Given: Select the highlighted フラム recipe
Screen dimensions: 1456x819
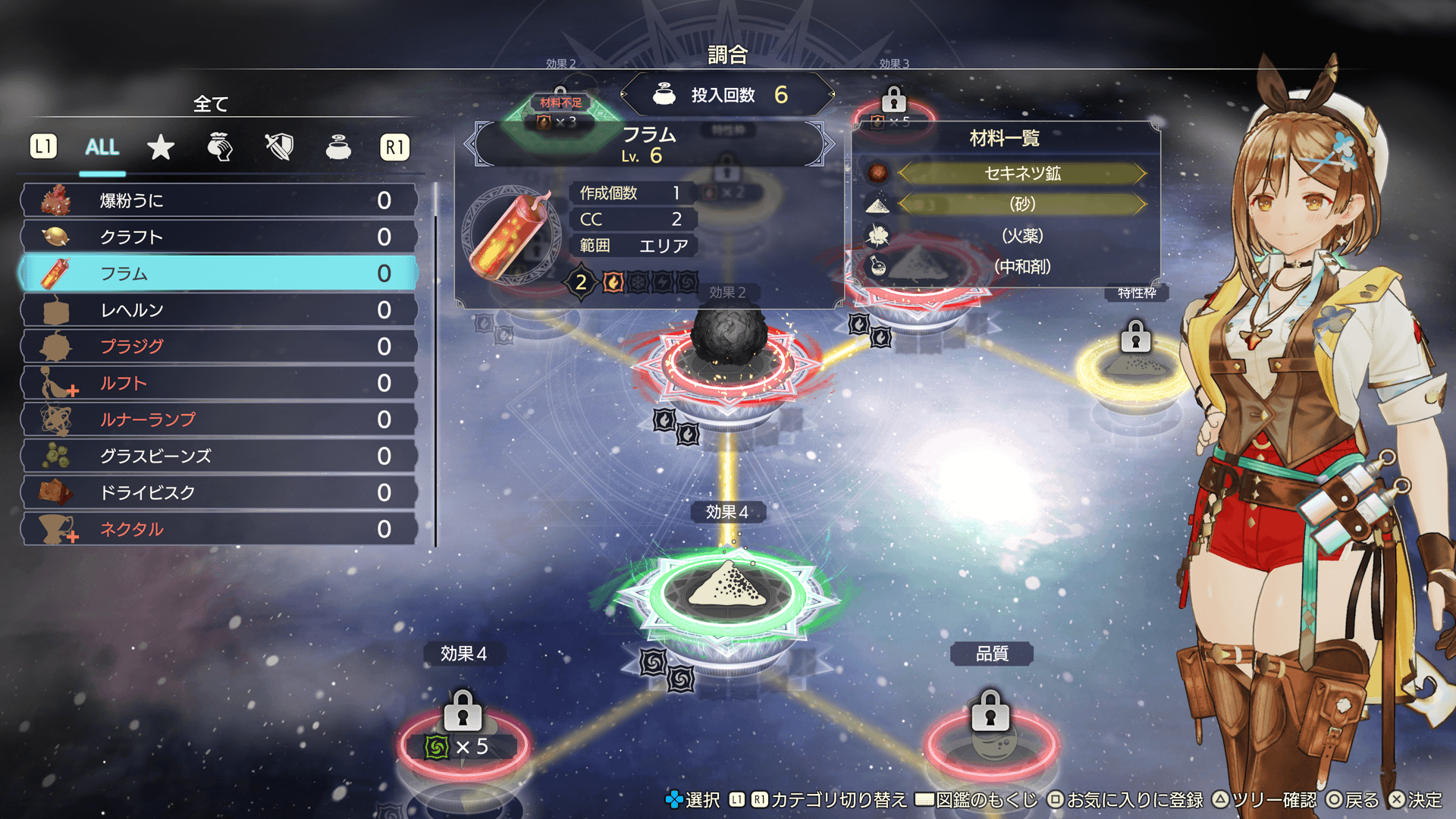Looking at the screenshot, I should pos(220,273).
